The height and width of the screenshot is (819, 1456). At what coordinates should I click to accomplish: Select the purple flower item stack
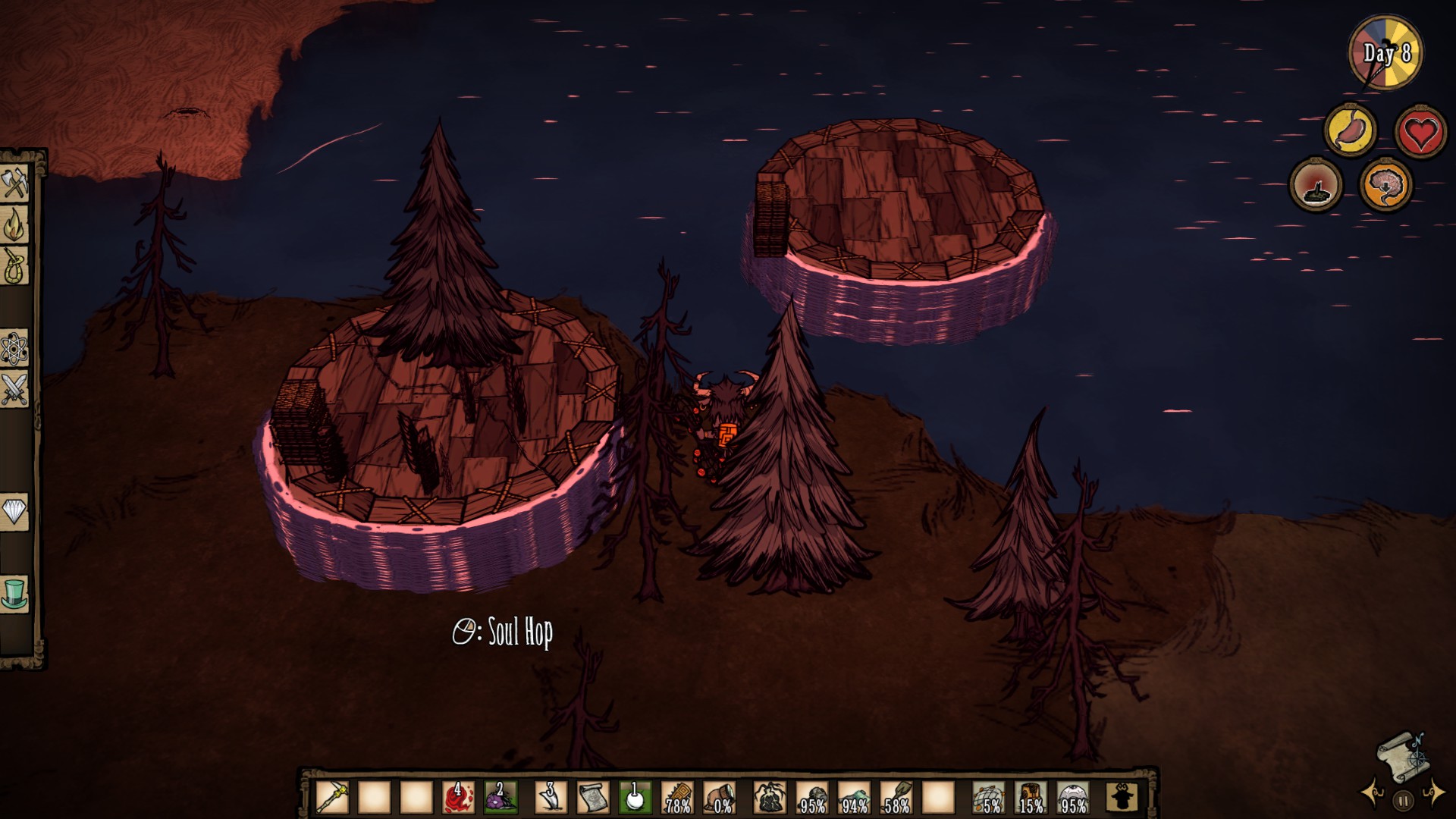(500, 797)
